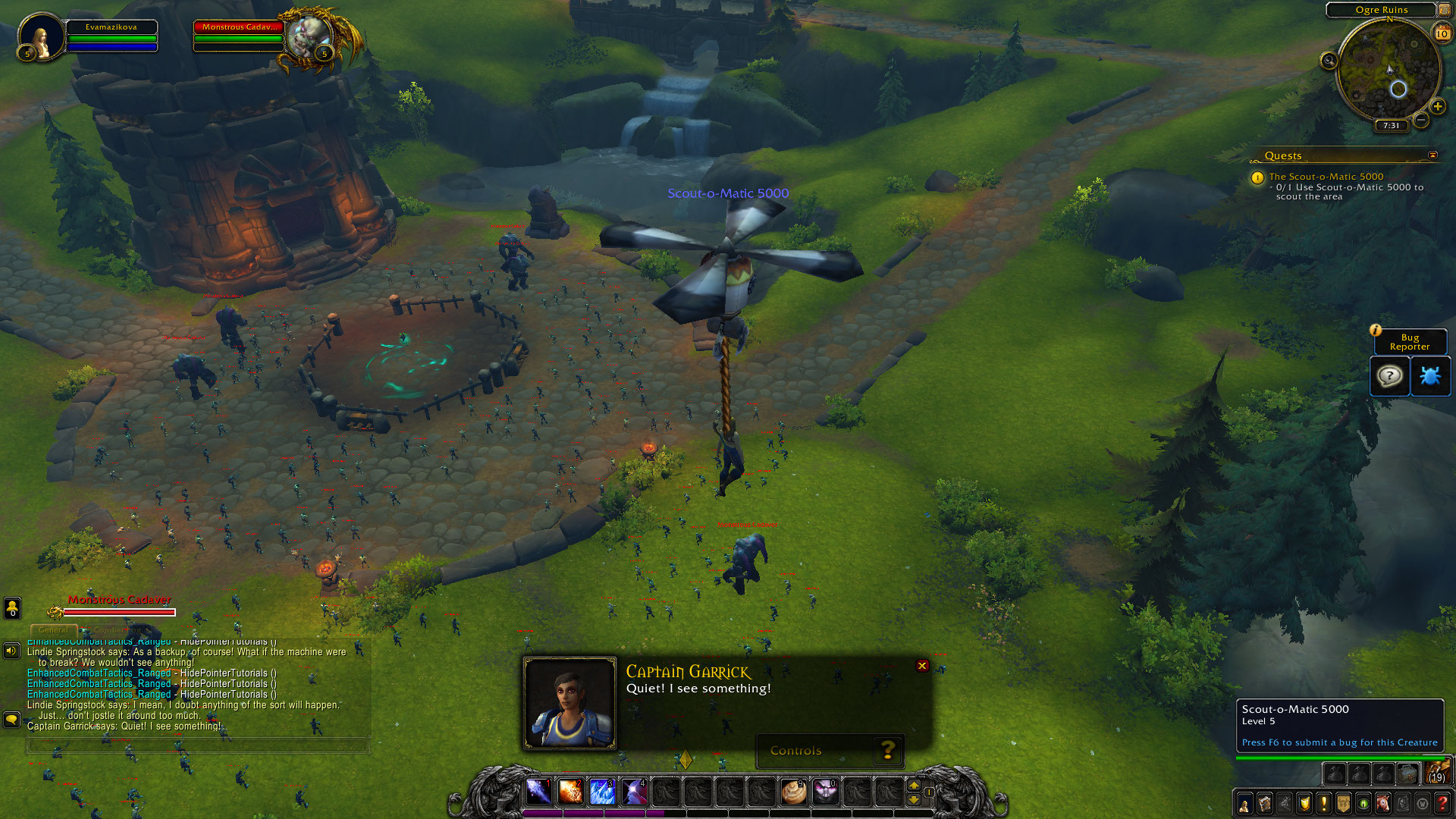Open the calendar showing day 10
Viewport: 1456px width, 819px height.
[1442, 33]
